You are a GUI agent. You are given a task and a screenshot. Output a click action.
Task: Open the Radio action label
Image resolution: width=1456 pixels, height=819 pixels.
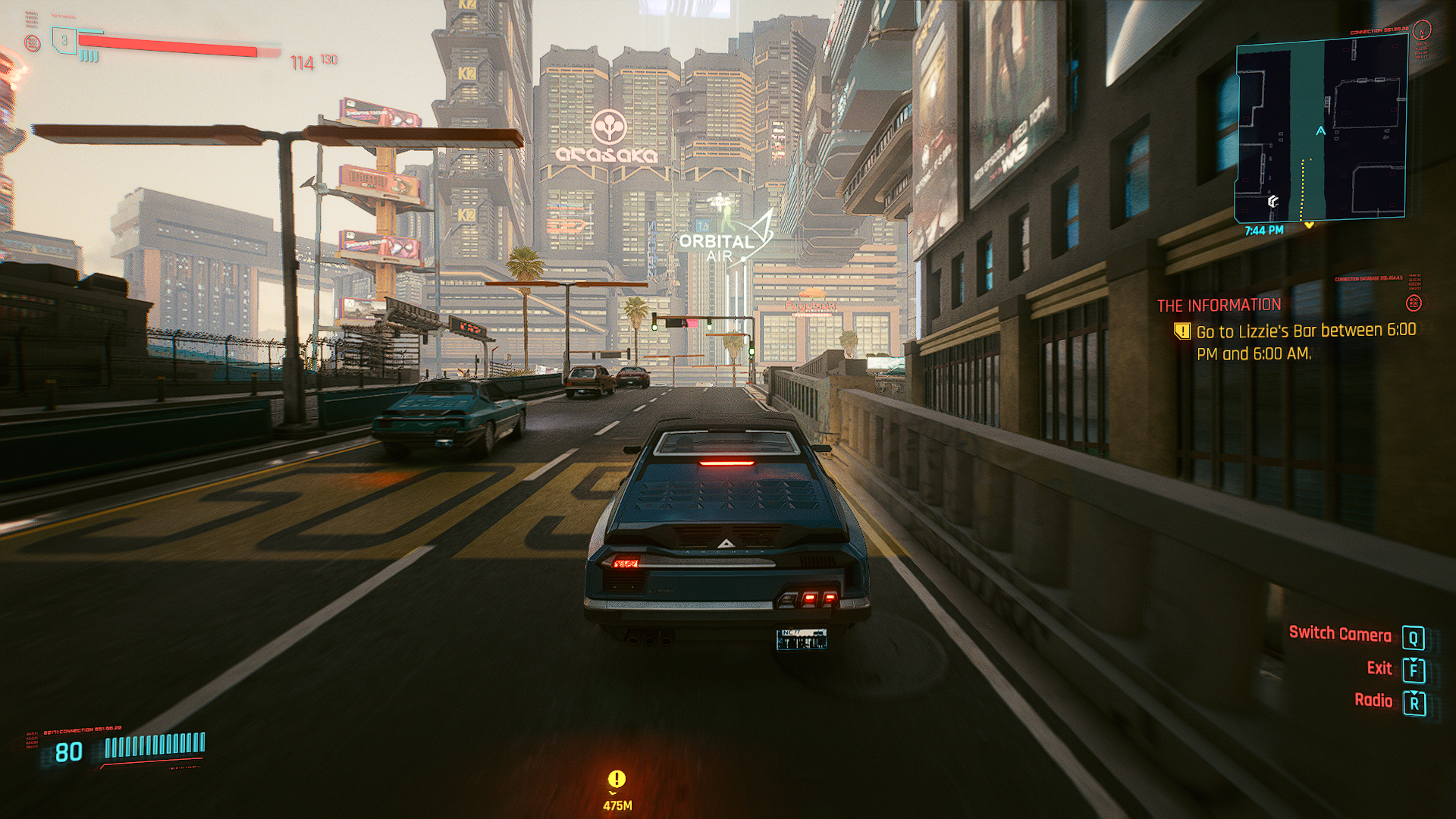(1373, 701)
